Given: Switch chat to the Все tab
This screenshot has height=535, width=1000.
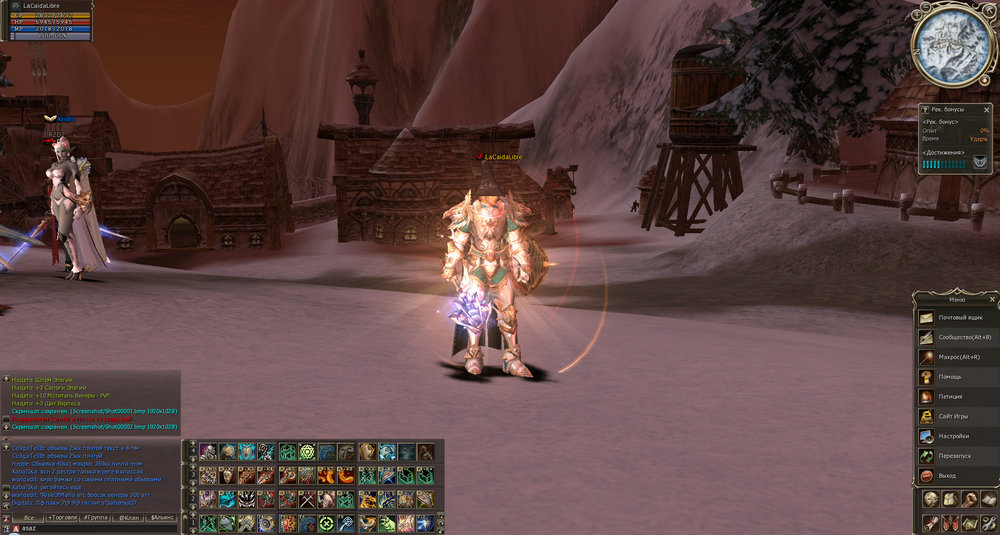Looking at the screenshot, I should tap(29, 518).
